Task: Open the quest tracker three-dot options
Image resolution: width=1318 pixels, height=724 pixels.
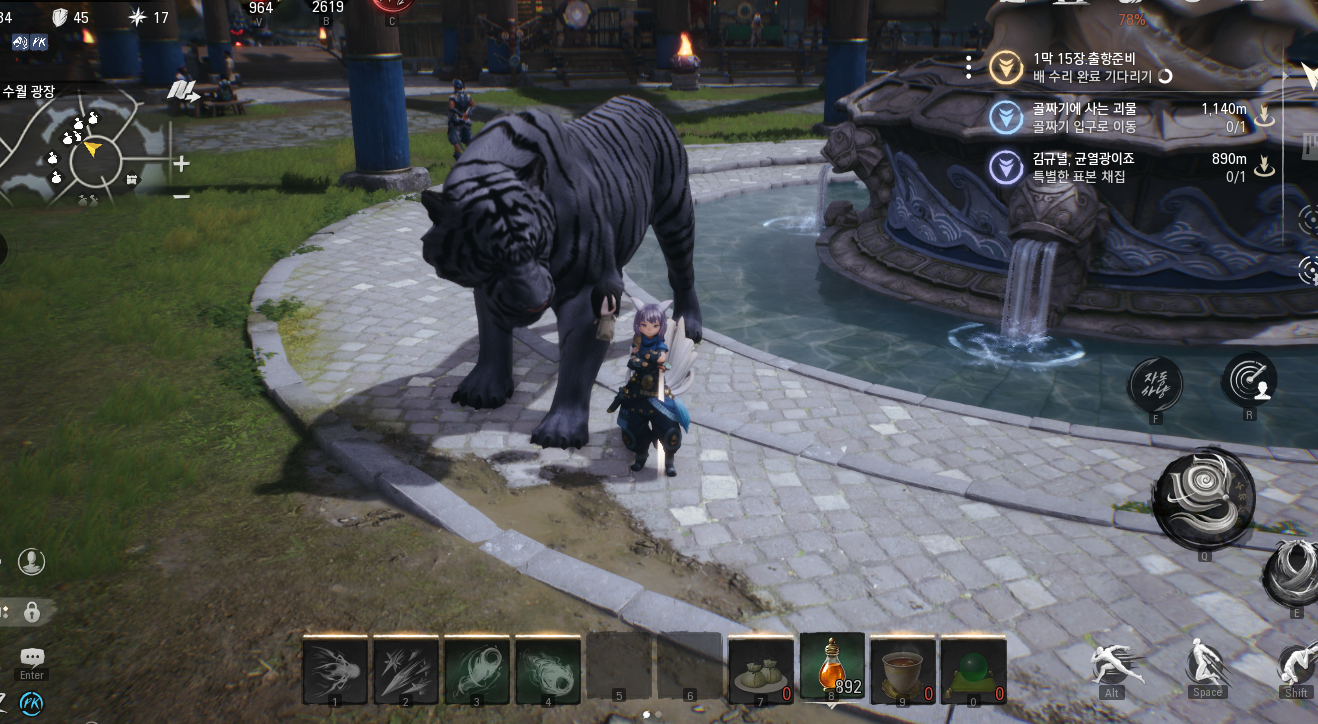Action: [969, 67]
